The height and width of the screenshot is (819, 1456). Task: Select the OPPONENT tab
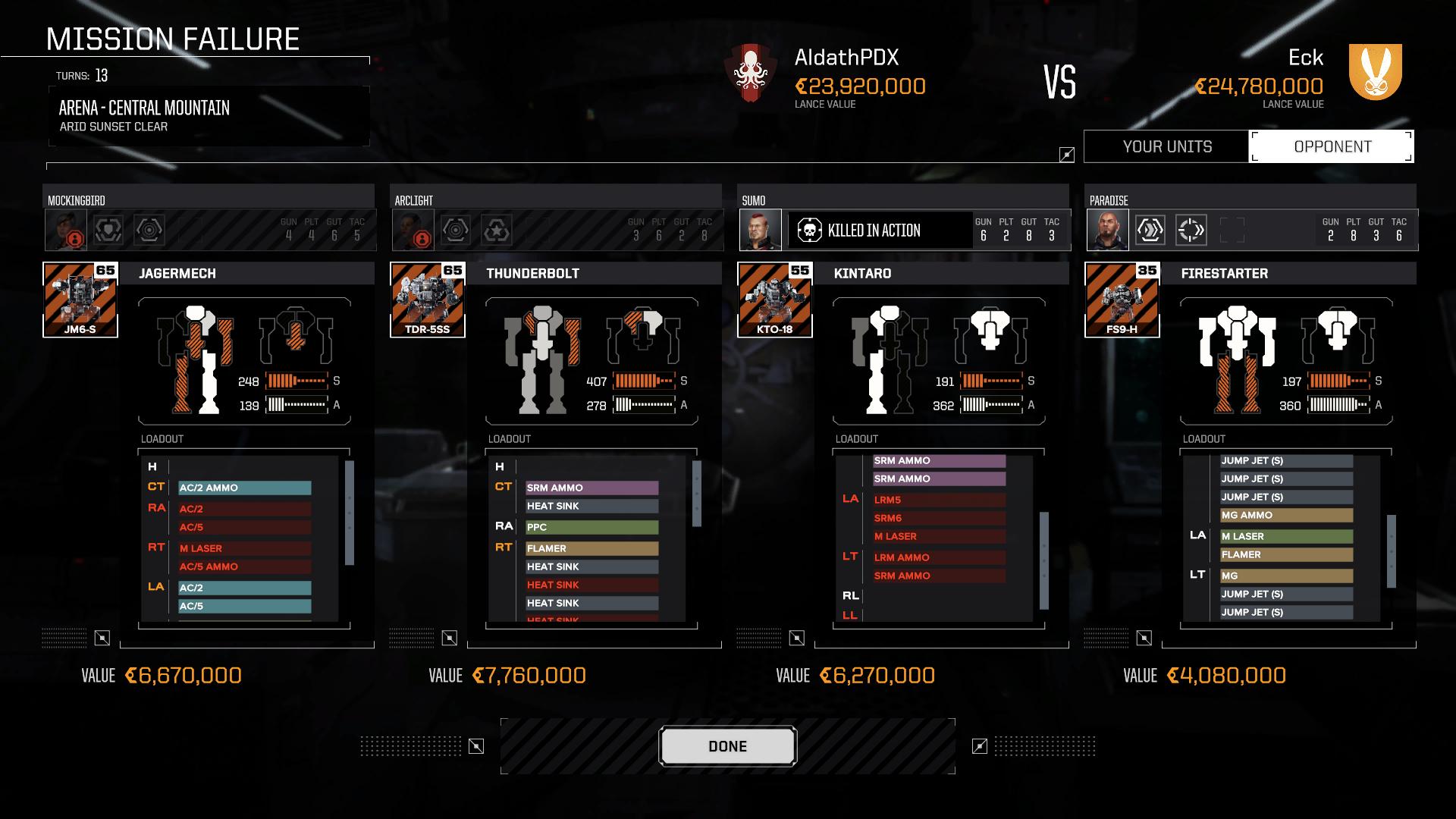[x=1332, y=146]
